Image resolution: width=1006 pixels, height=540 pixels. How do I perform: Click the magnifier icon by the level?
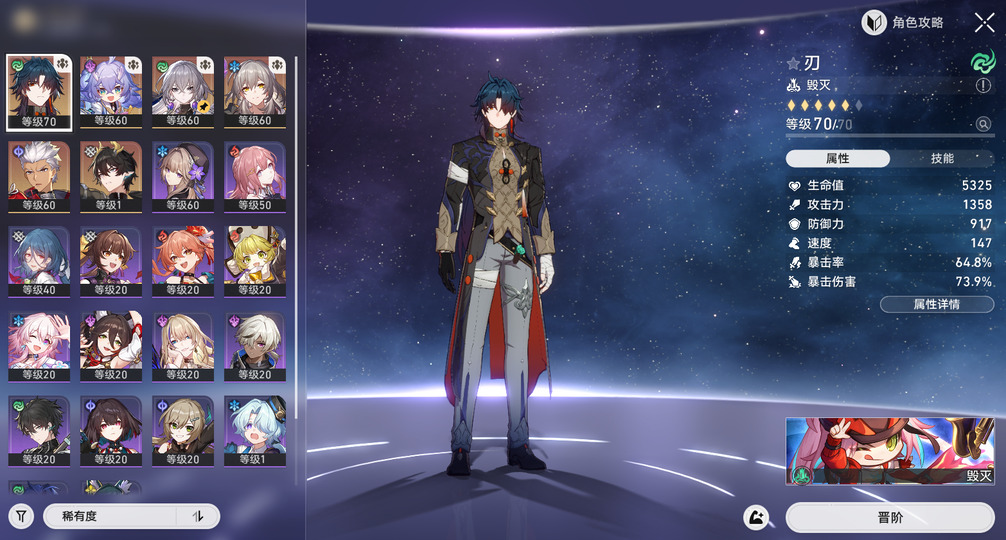pyautogui.click(x=983, y=125)
